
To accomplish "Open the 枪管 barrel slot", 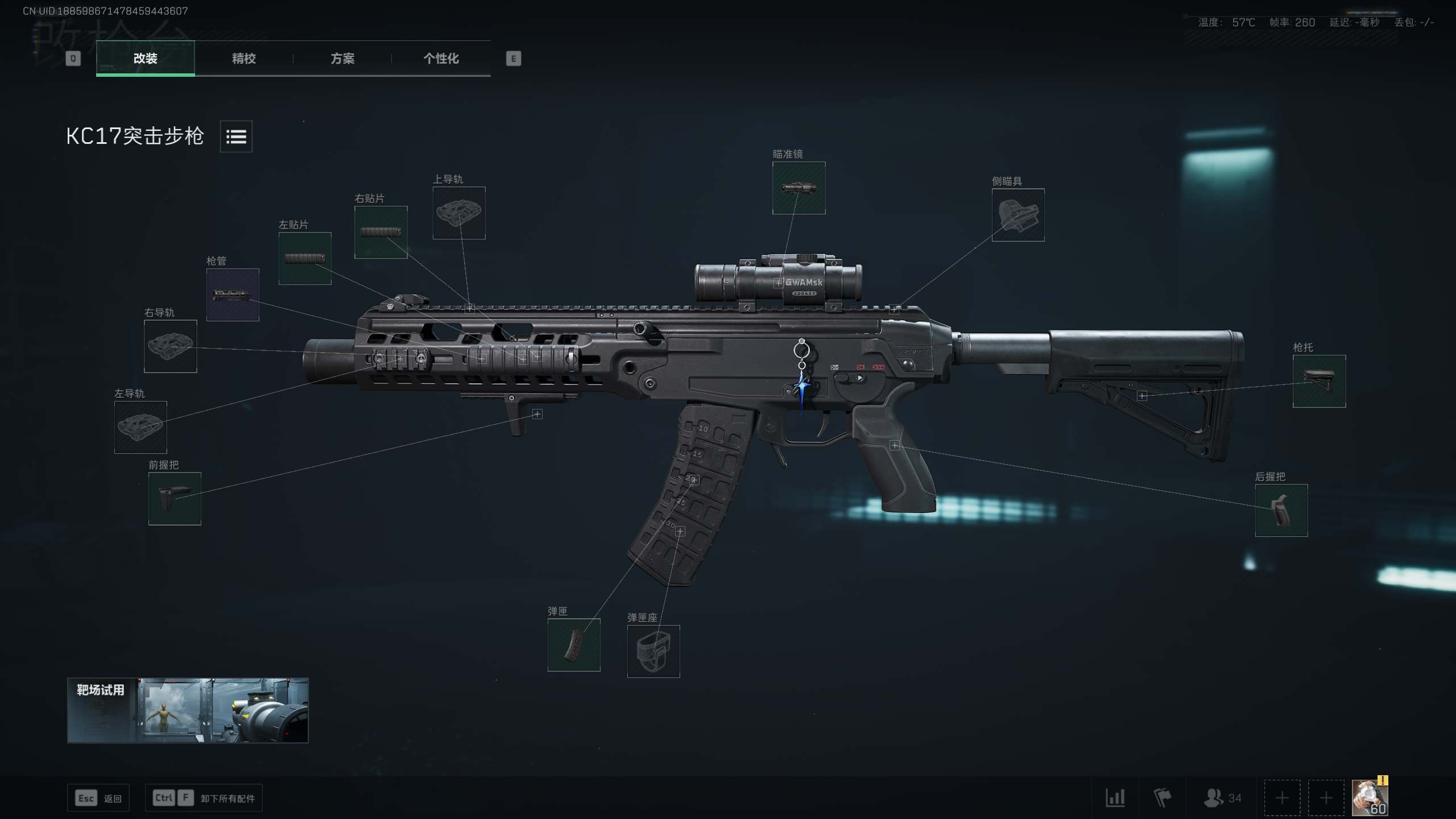I will click(x=233, y=295).
